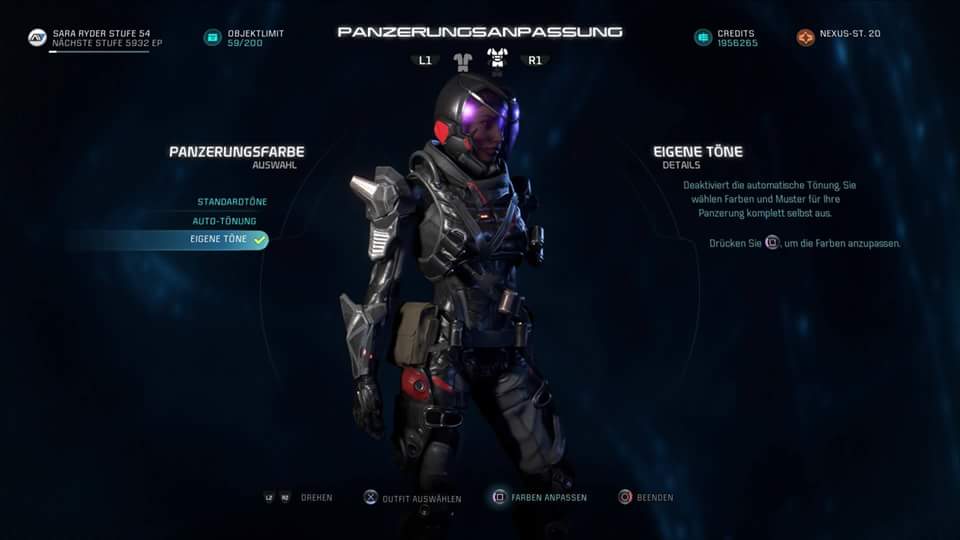This screenshot has height=540, width=960.
Task: Exit via the Beenden option
Action: pyautogui.click(x=646, y=497)
